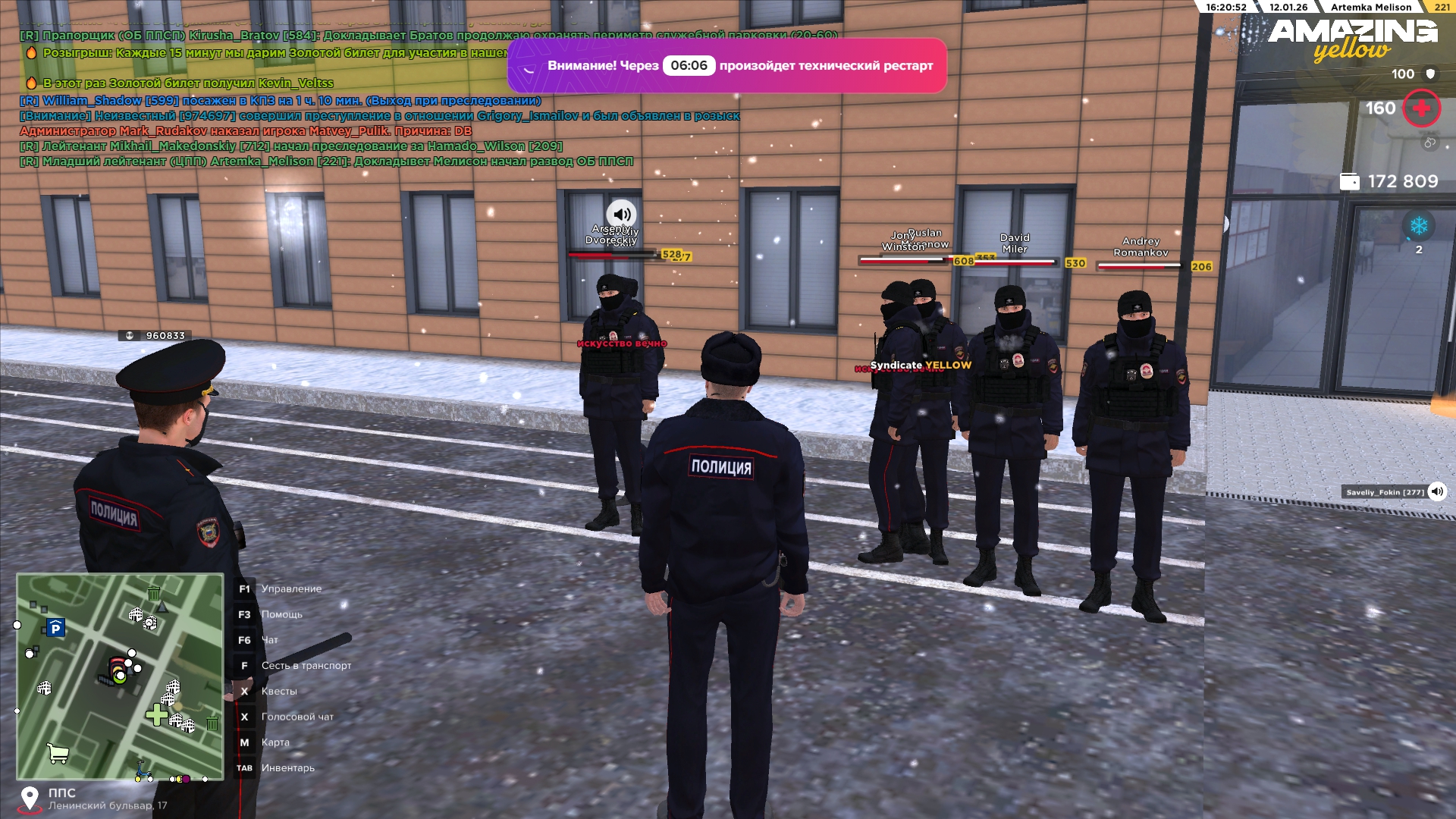Click the green cross marker on minimap
1456x819 pixels.
click(x=157, y=714)
